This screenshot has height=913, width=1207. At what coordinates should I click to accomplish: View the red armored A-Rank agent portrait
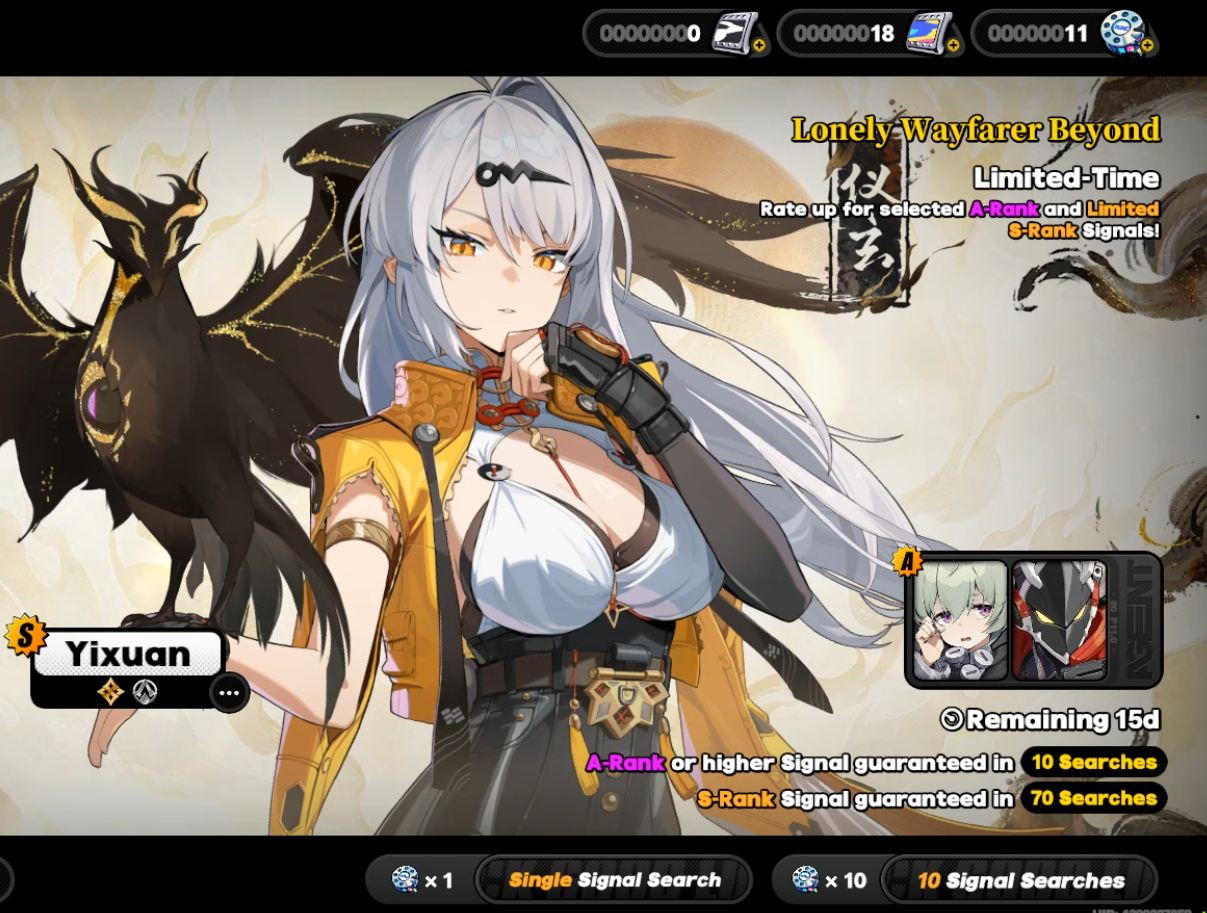[1058, 620]
